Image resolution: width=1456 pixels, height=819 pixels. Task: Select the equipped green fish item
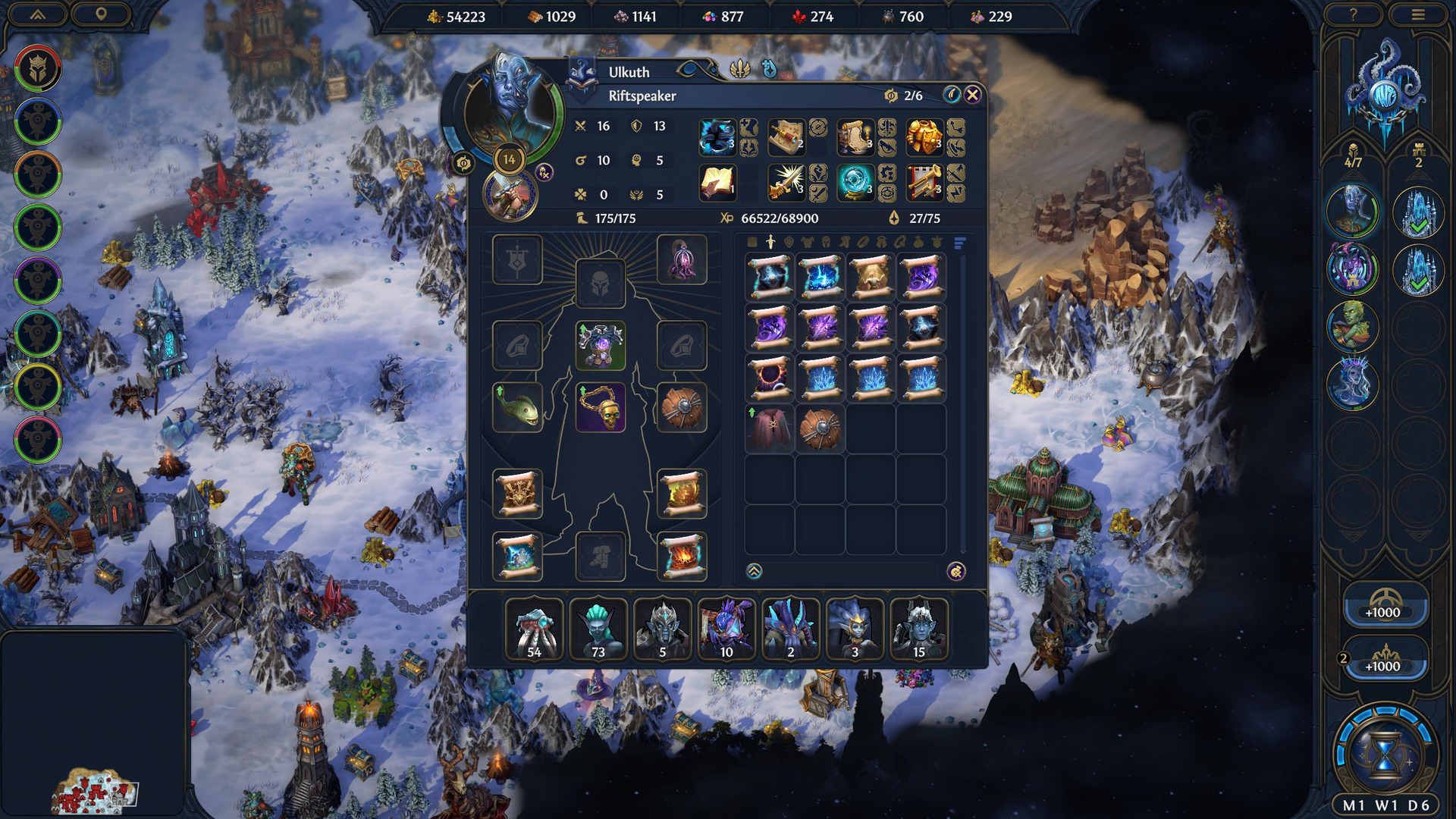point(517,408)
